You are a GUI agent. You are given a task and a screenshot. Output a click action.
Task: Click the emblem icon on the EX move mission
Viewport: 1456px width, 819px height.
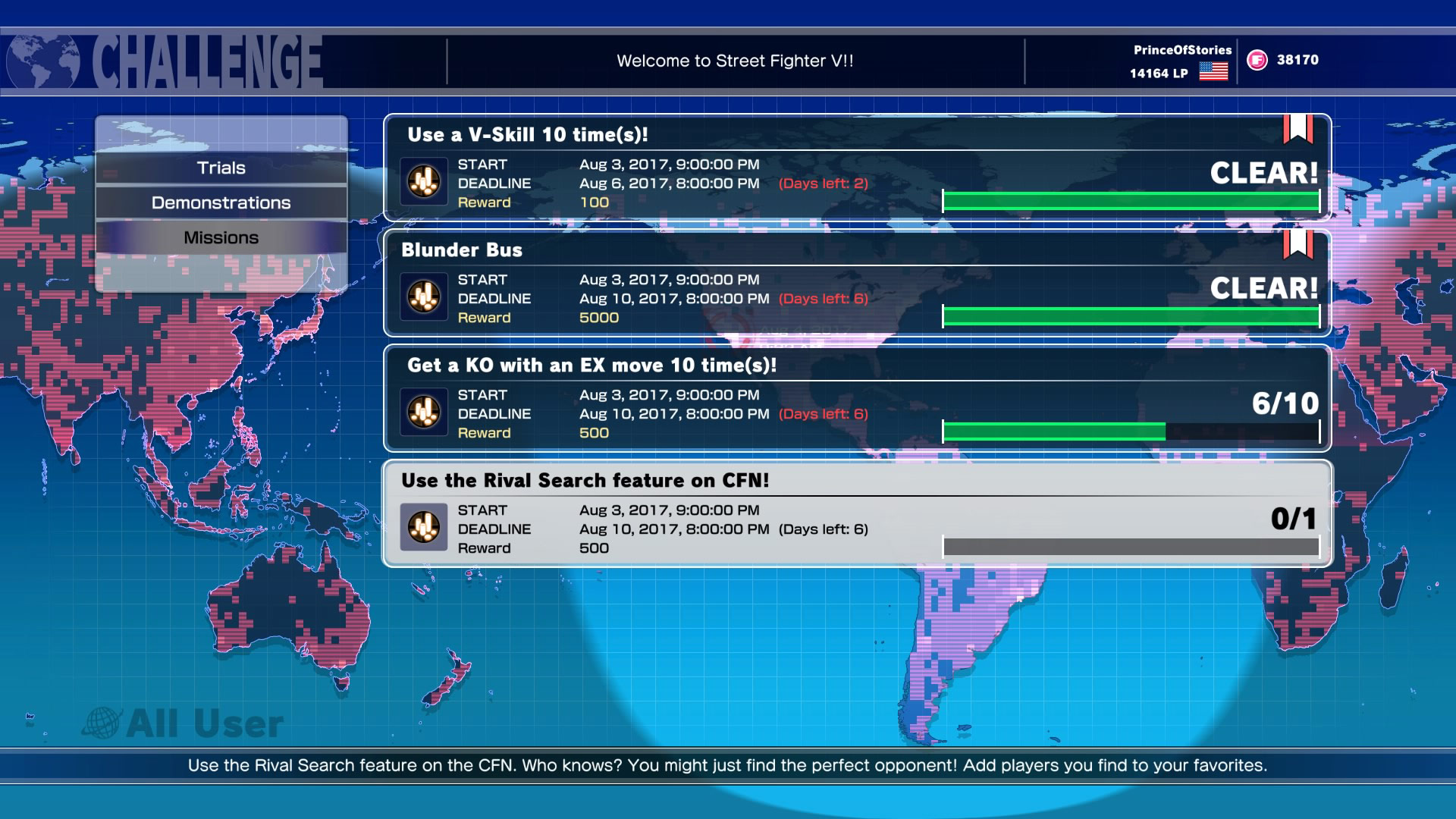[422, 413]
